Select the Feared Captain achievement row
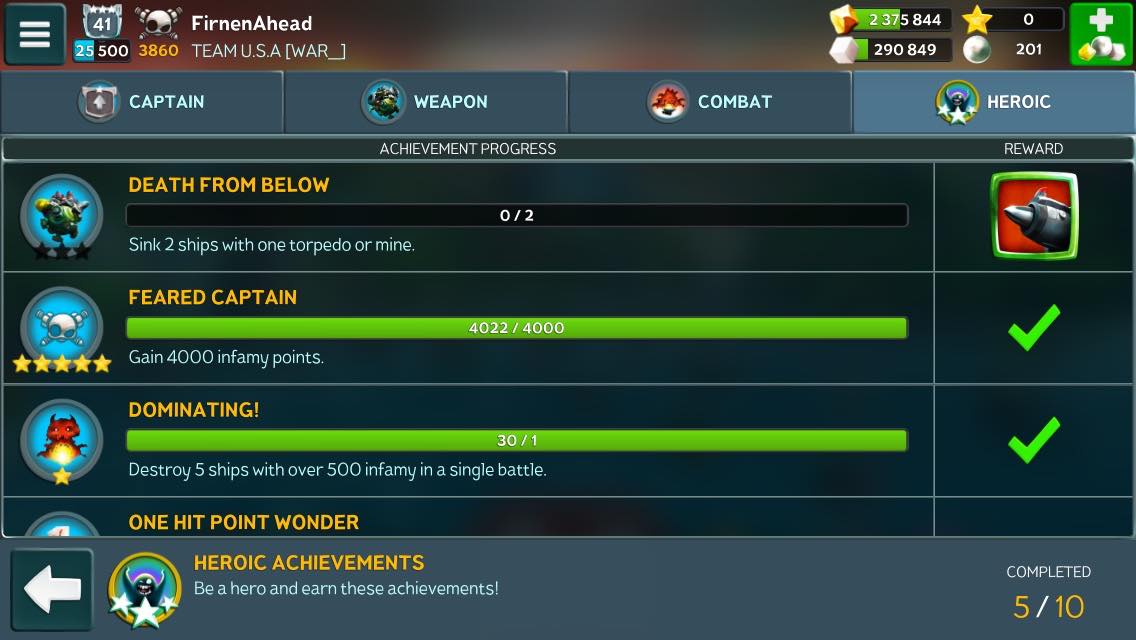1136x640 pixels. 516,328
